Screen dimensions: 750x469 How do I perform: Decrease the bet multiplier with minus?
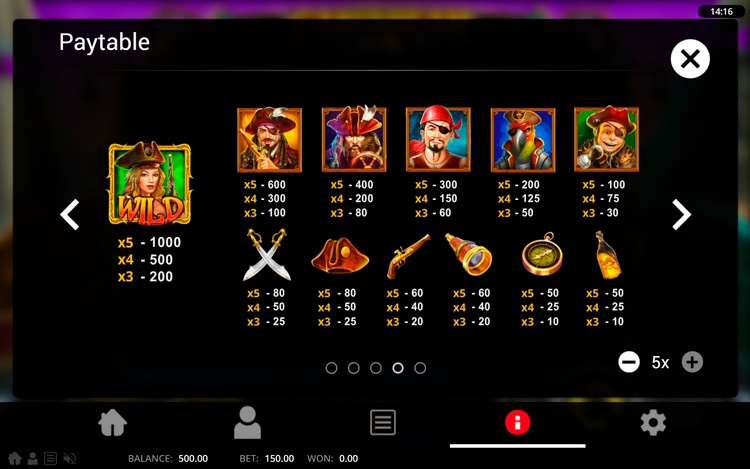coord(629,362)
